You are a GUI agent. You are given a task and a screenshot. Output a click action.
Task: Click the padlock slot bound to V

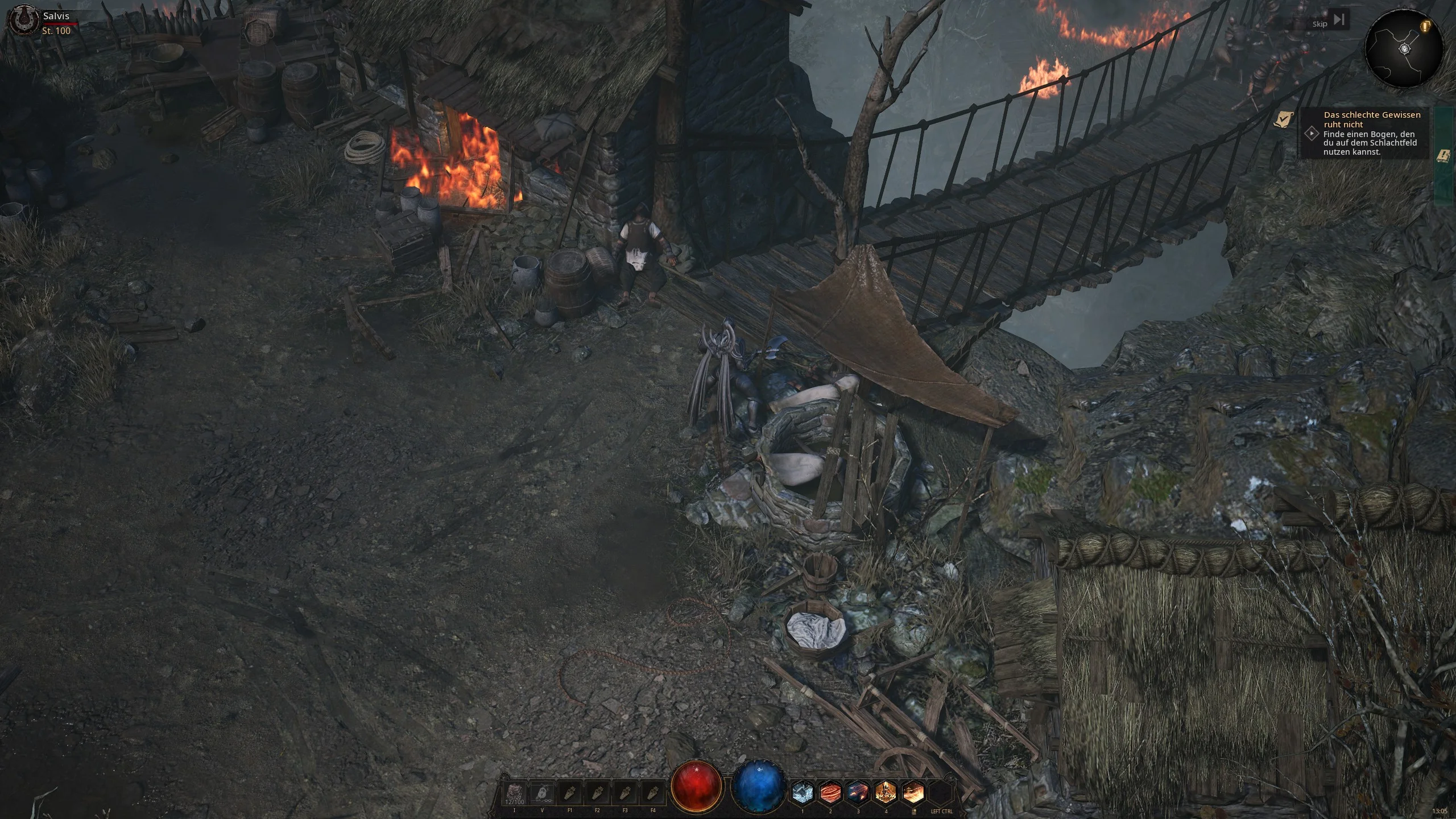tap(542, 793)
